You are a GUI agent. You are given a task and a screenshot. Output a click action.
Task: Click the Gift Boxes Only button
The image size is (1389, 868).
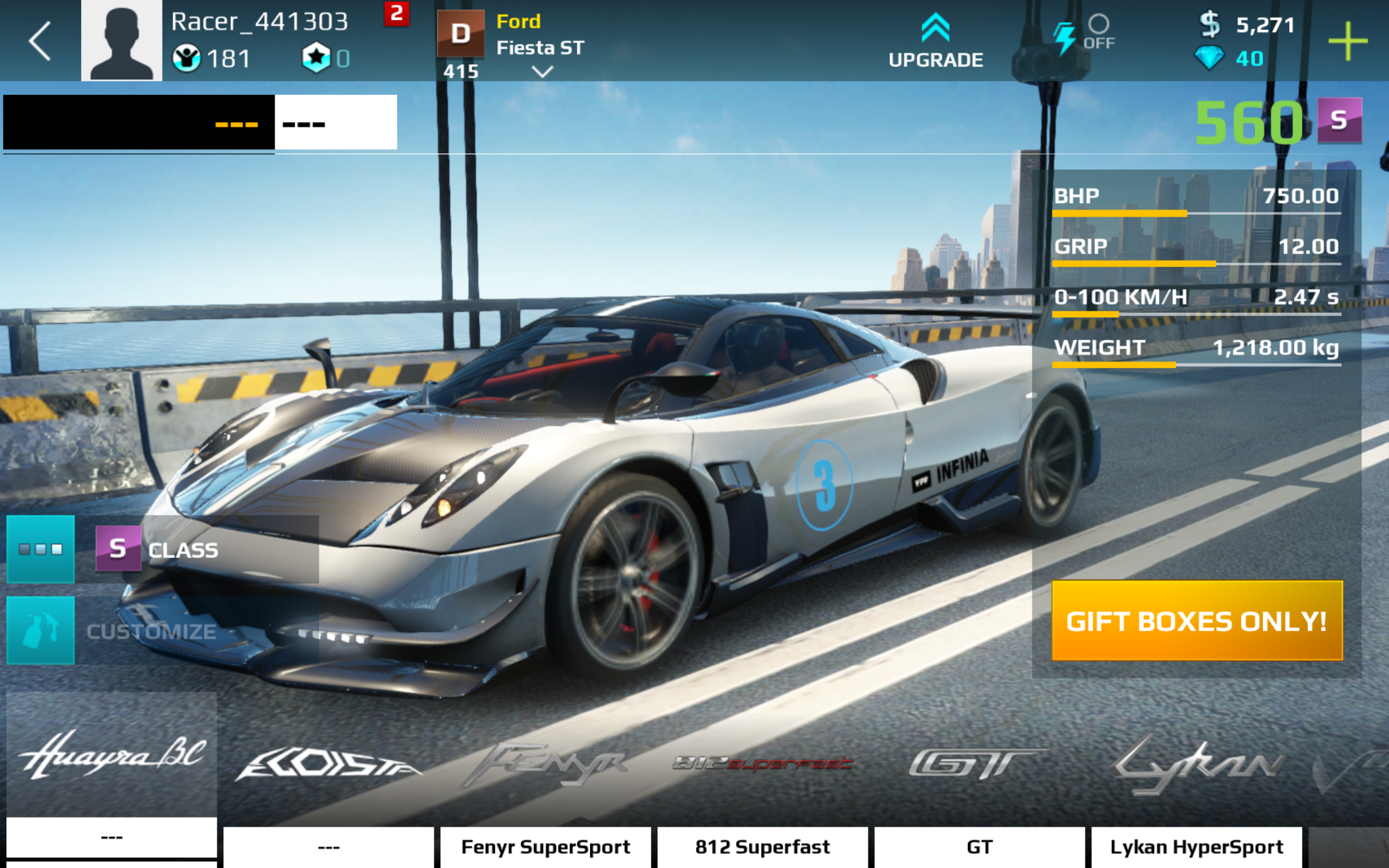(x=1197, y=621)
